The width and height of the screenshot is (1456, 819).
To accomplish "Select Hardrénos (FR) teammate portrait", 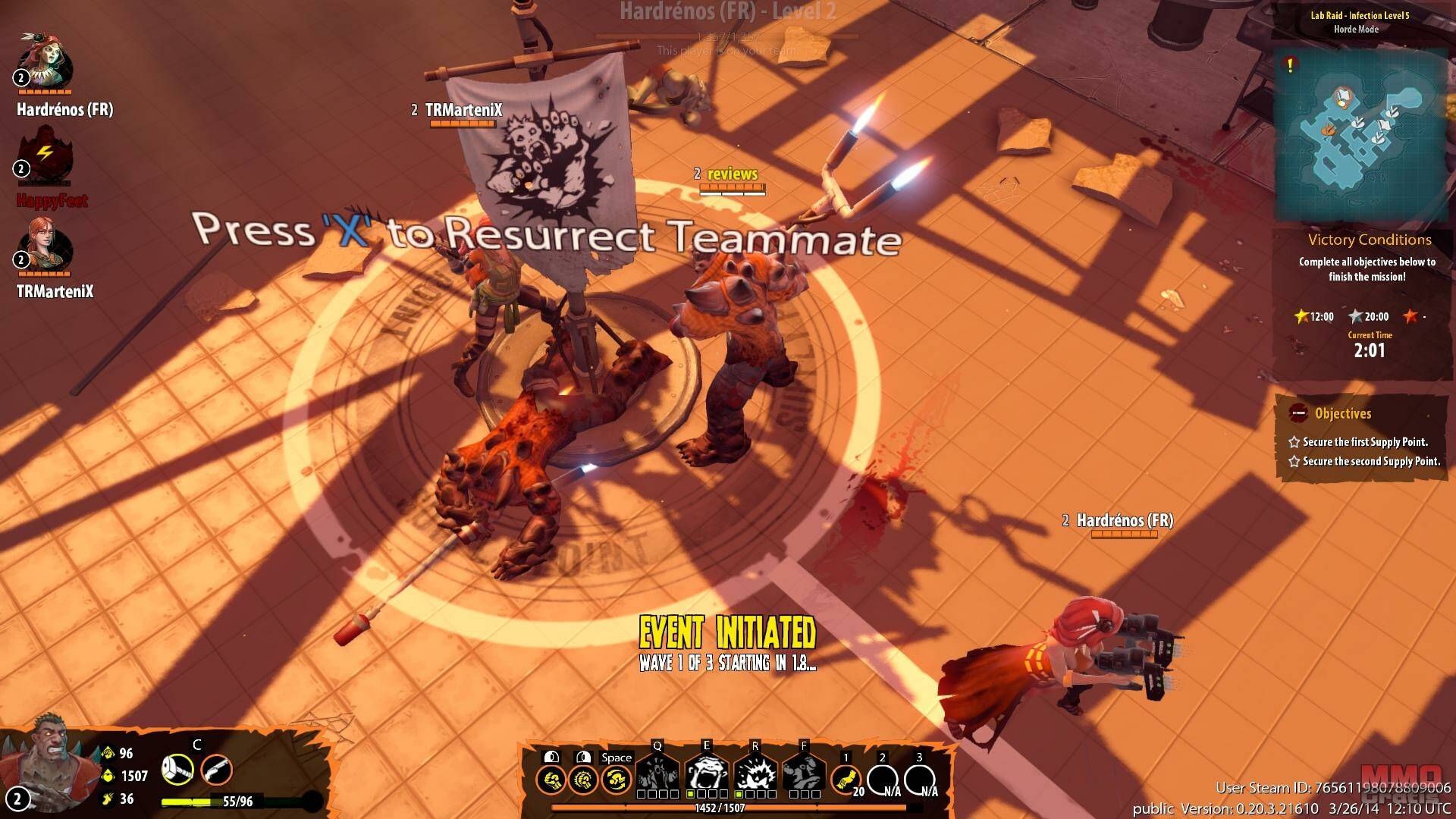I will tap(45, 62).
